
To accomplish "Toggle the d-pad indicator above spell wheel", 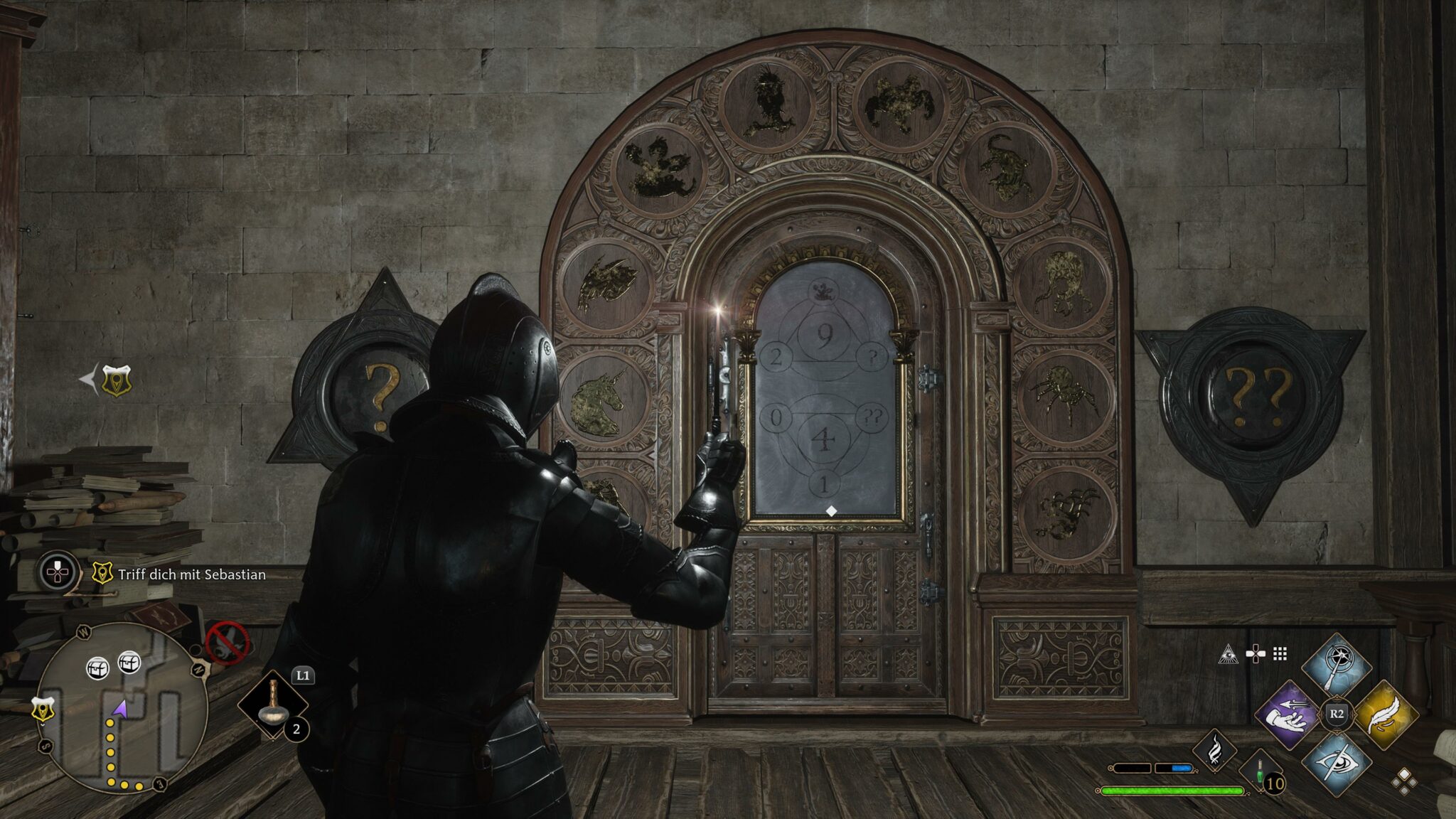I will coord(1254,654).
